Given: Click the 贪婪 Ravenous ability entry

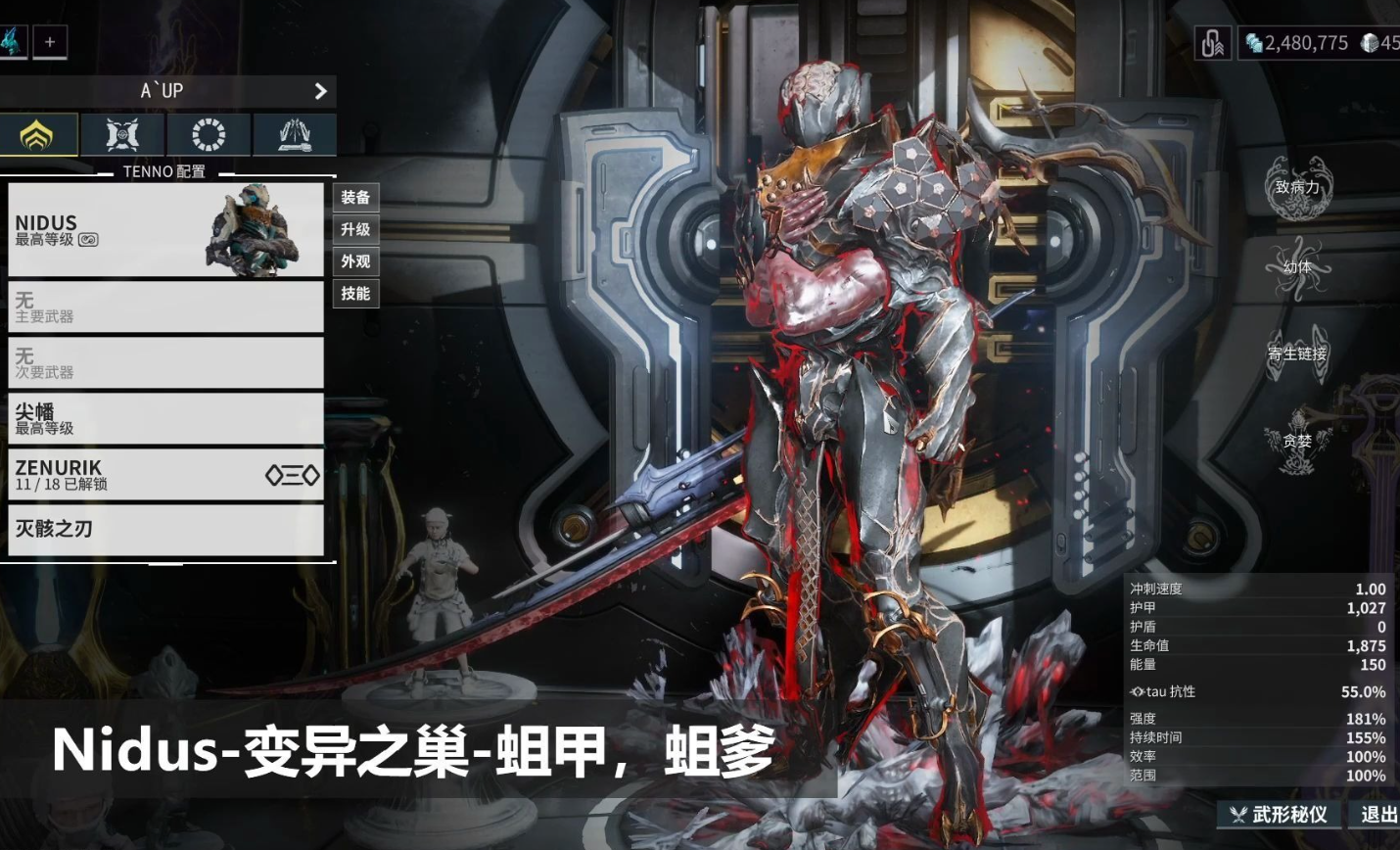Looking at the screenshot, I should point(1298,441).
